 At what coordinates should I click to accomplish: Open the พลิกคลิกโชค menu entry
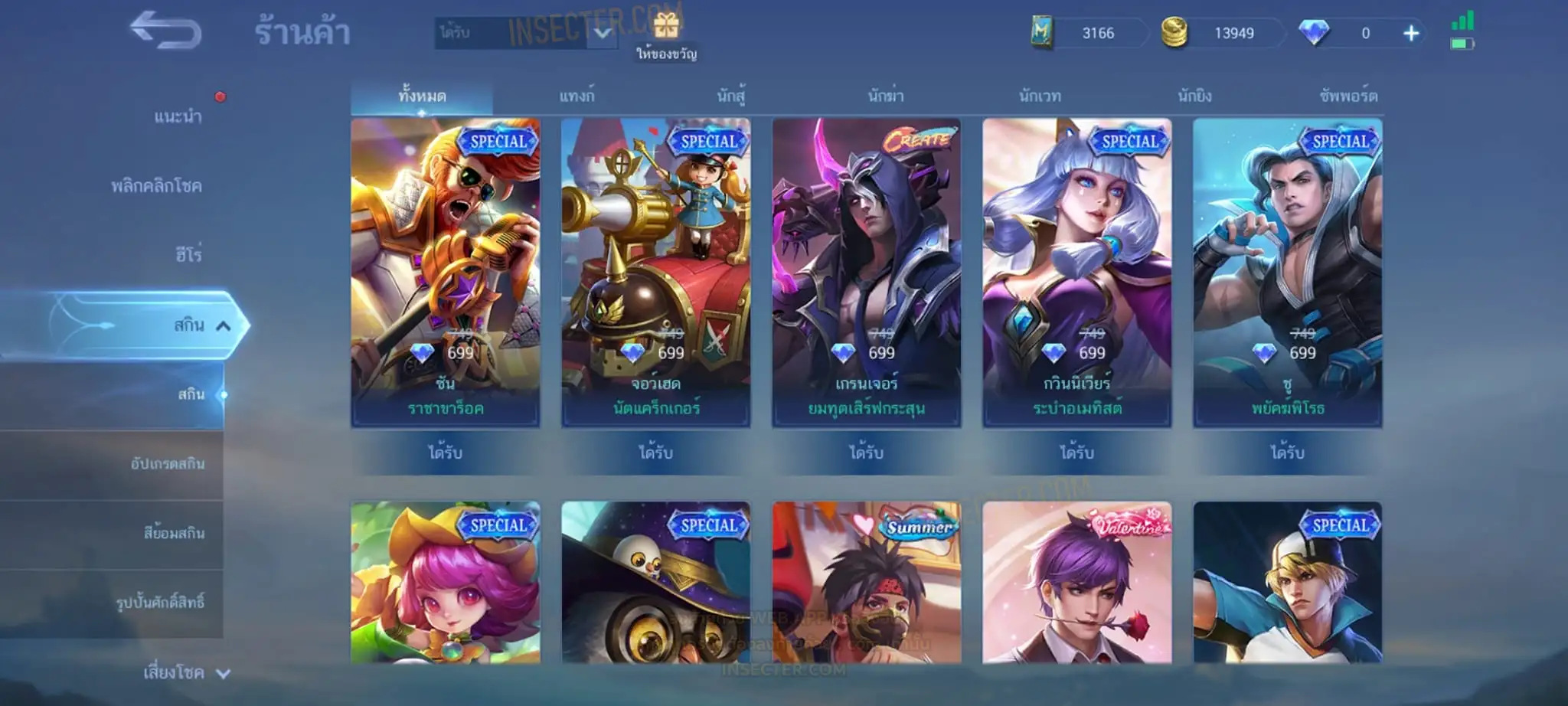click(156, 186)
